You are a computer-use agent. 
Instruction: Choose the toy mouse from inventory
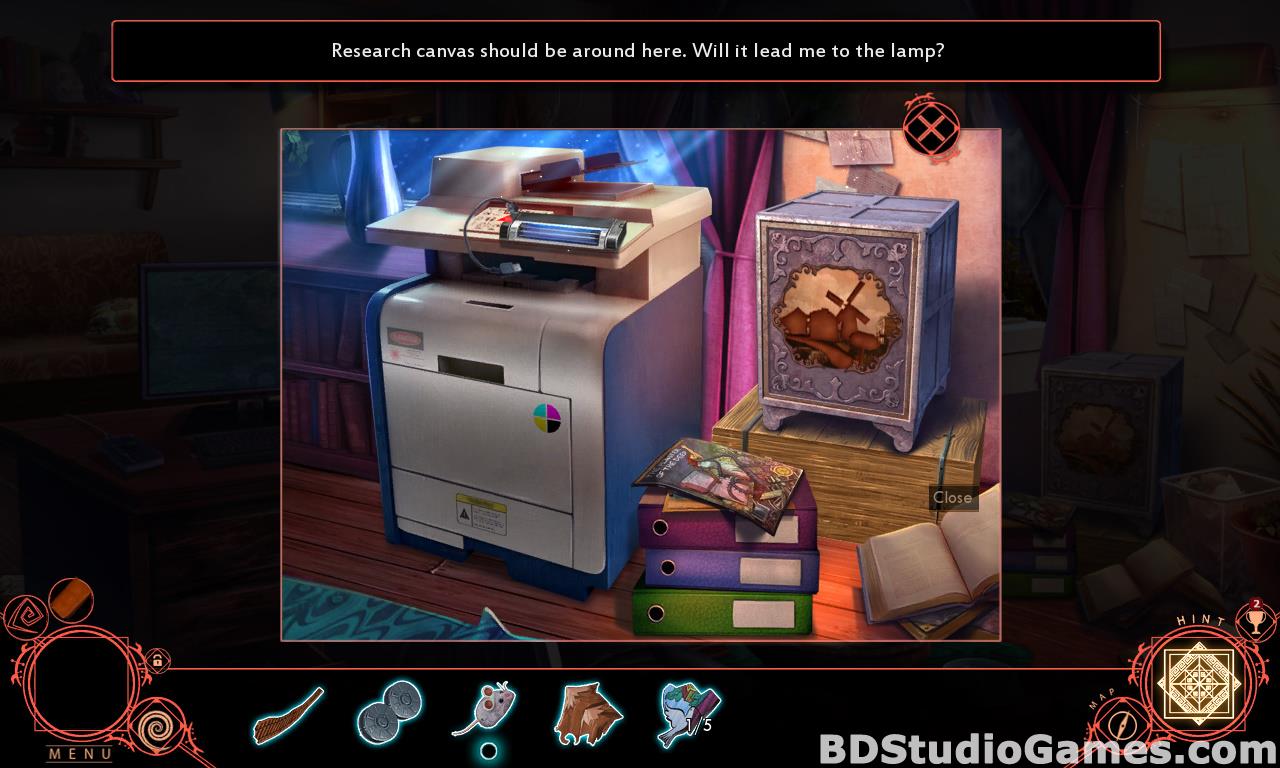click(x=488, y=711)
